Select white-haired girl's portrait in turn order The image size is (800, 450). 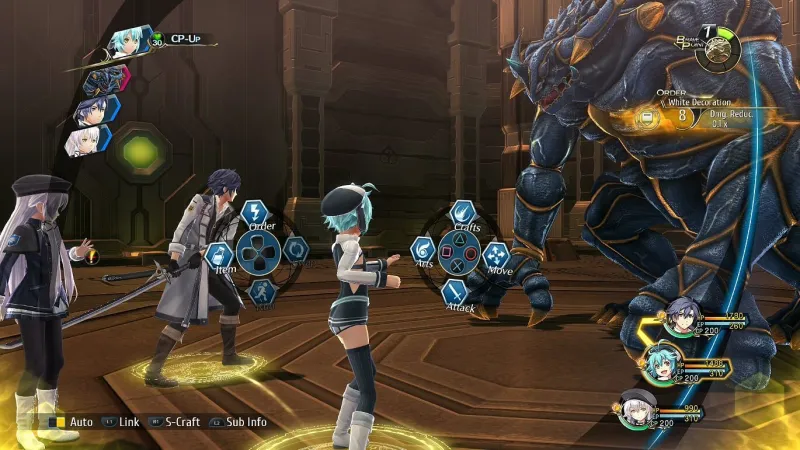(x=82, y=142)
